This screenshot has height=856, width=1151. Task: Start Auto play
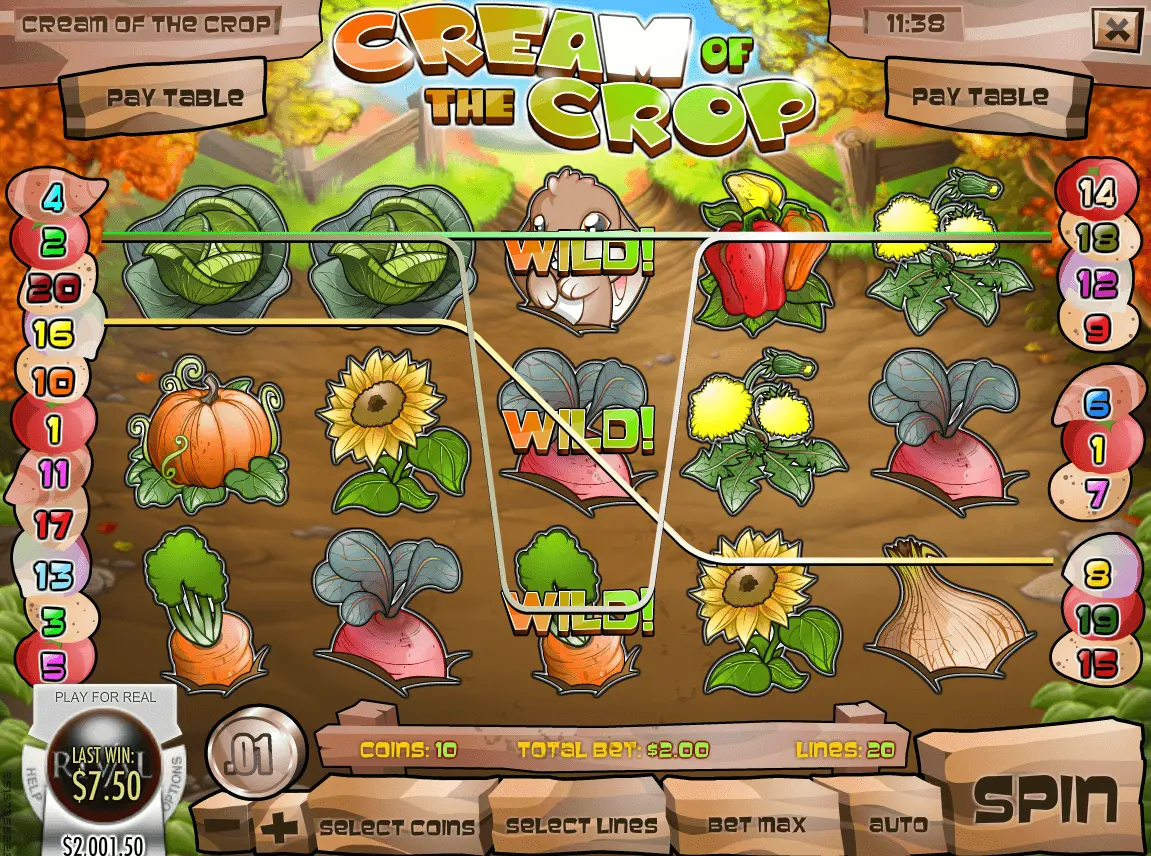[897, 826]
